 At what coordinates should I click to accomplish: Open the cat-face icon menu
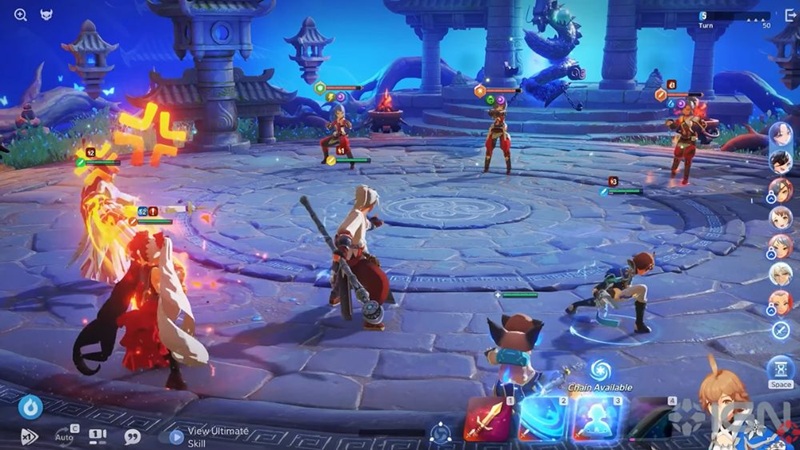coord(47,15)
